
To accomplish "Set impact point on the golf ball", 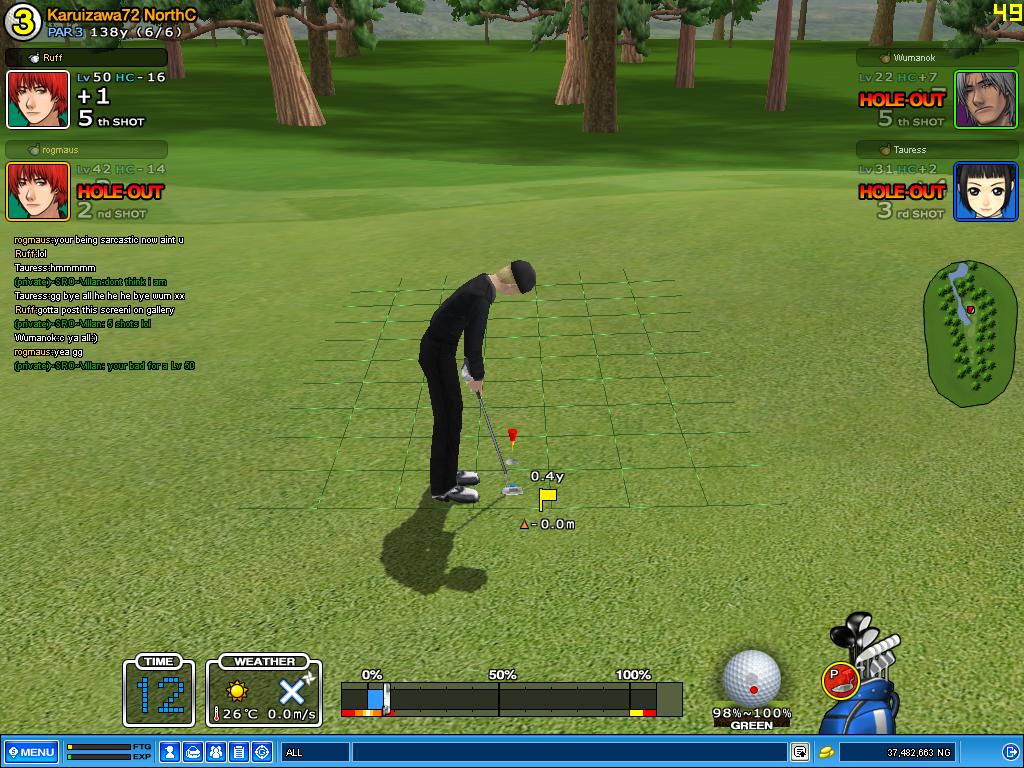I will (x=752, y=678).
